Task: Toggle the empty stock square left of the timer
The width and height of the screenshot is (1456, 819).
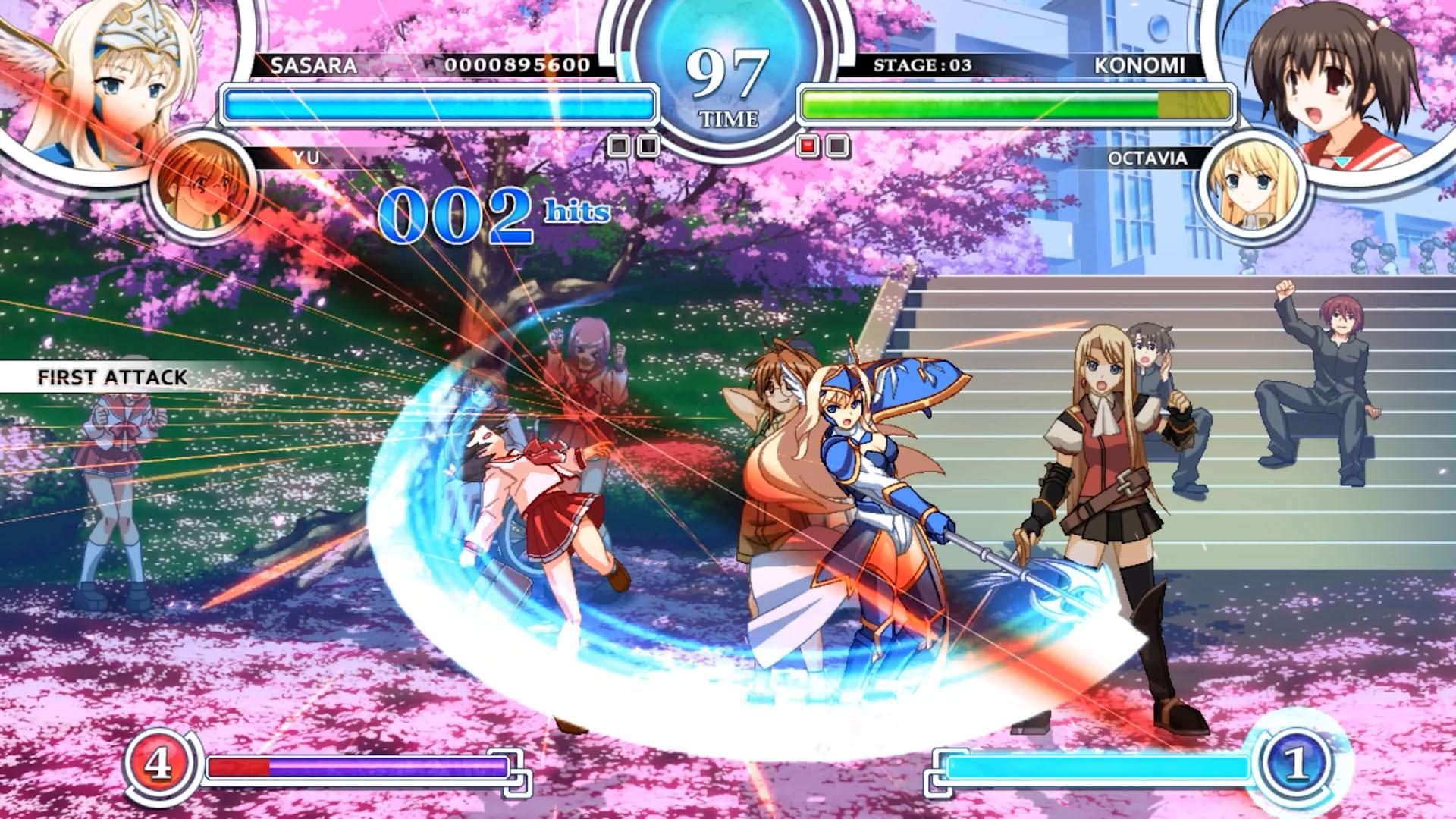Action: click(620, 144)
